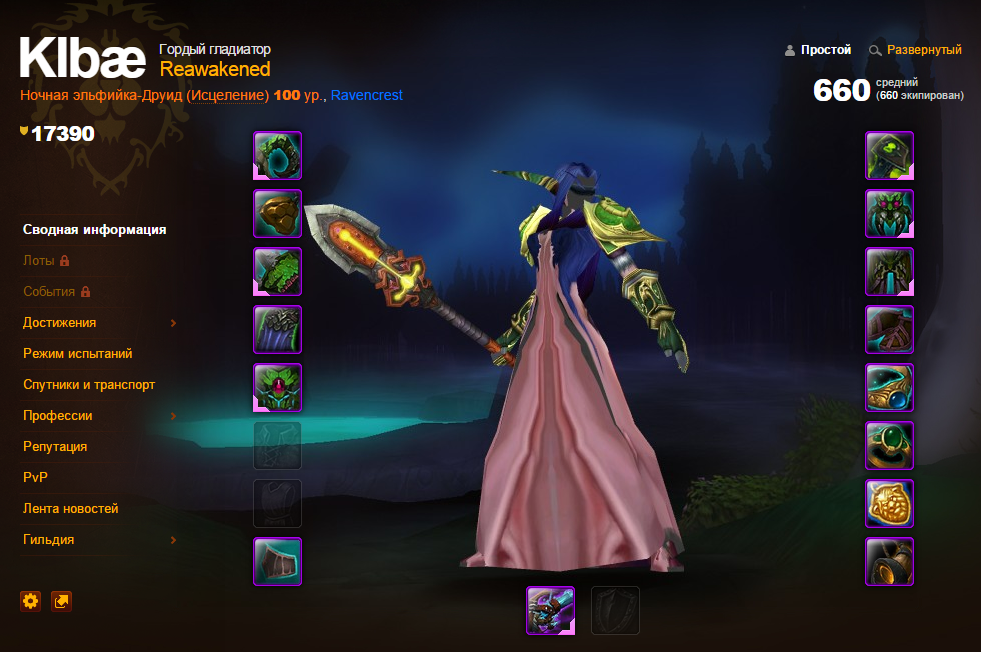The width and height of the screenshot is (981, 652).
Task: View Лента новостей
Action: [x=71, y=509]
